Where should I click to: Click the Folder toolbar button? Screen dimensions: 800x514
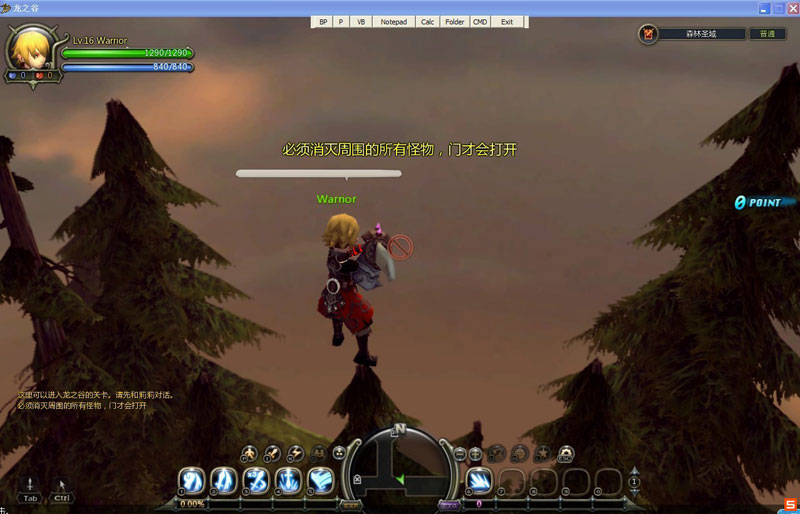(x=455, y=21)
